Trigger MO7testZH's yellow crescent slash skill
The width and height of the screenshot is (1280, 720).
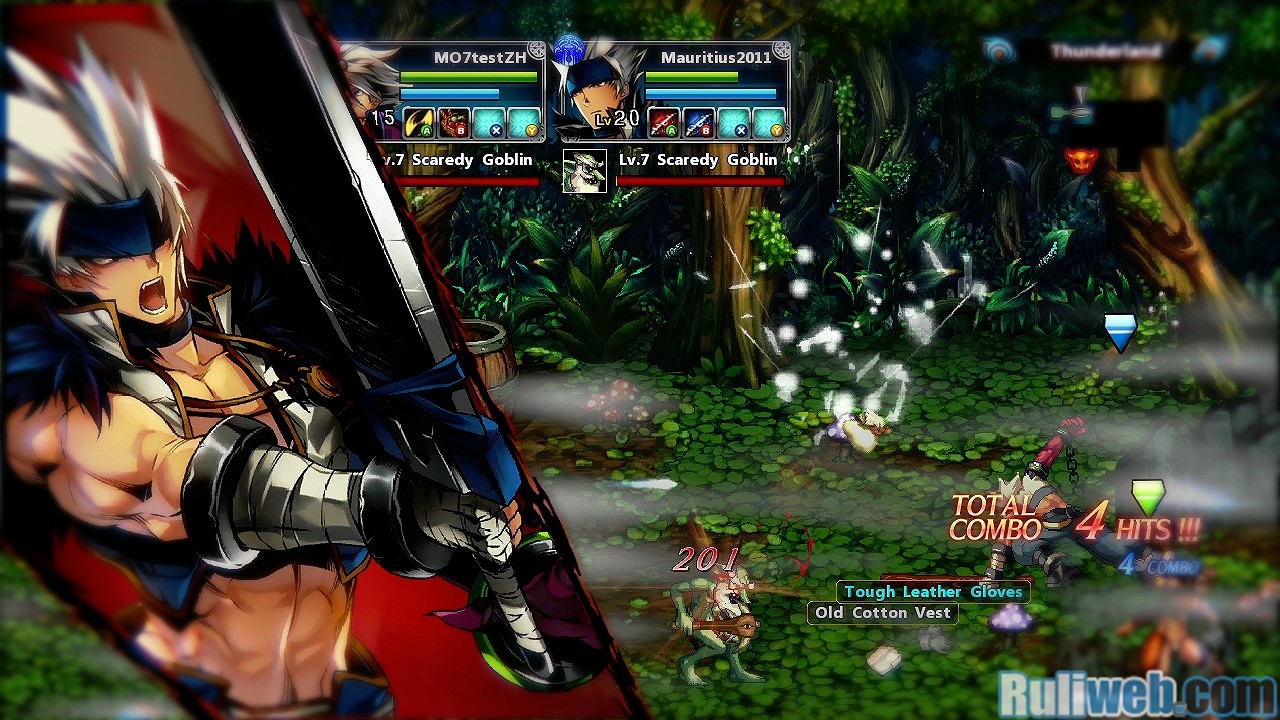pyautogui.click(x=419, y=123)
